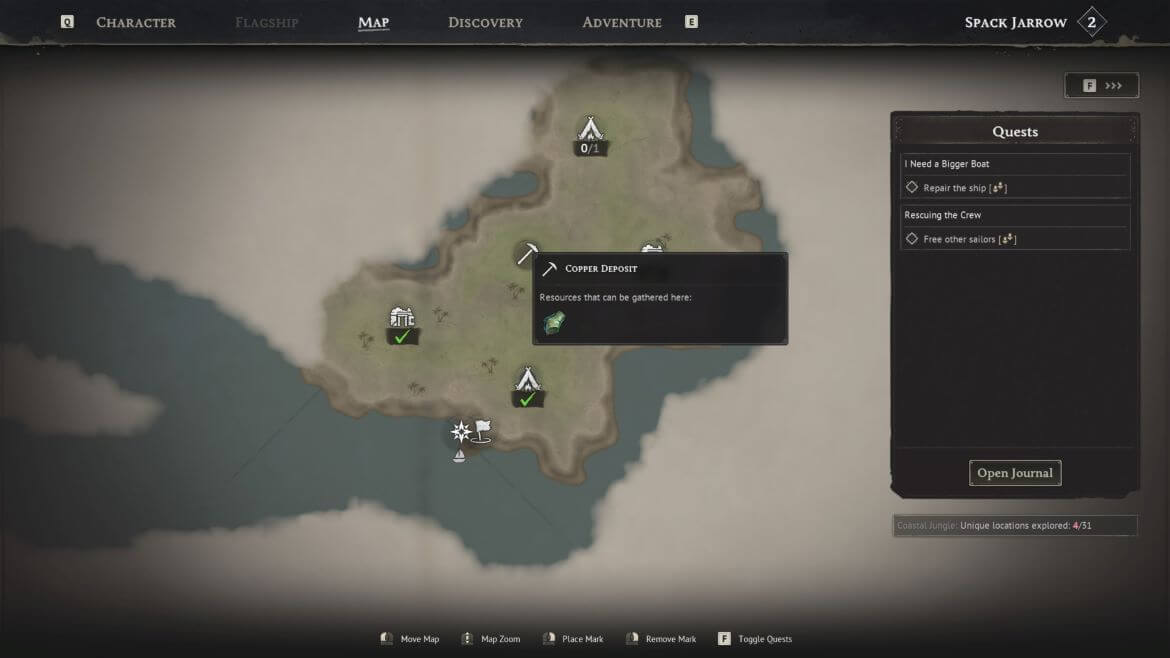Choose the Rescuing the Crew quest
This screenshot has width=1170, height=658.
[x=943, y=215]
